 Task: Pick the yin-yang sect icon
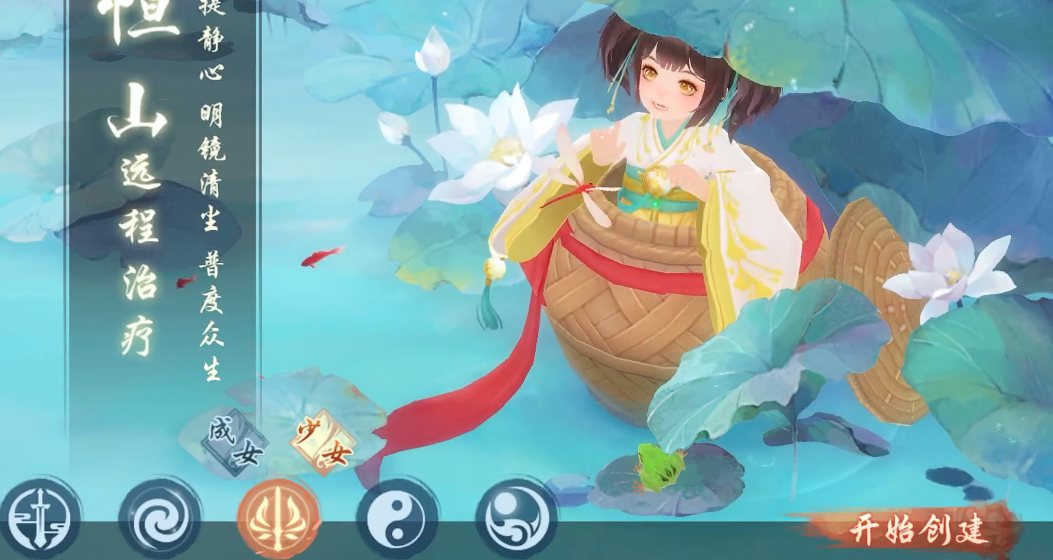click(397, 518)
